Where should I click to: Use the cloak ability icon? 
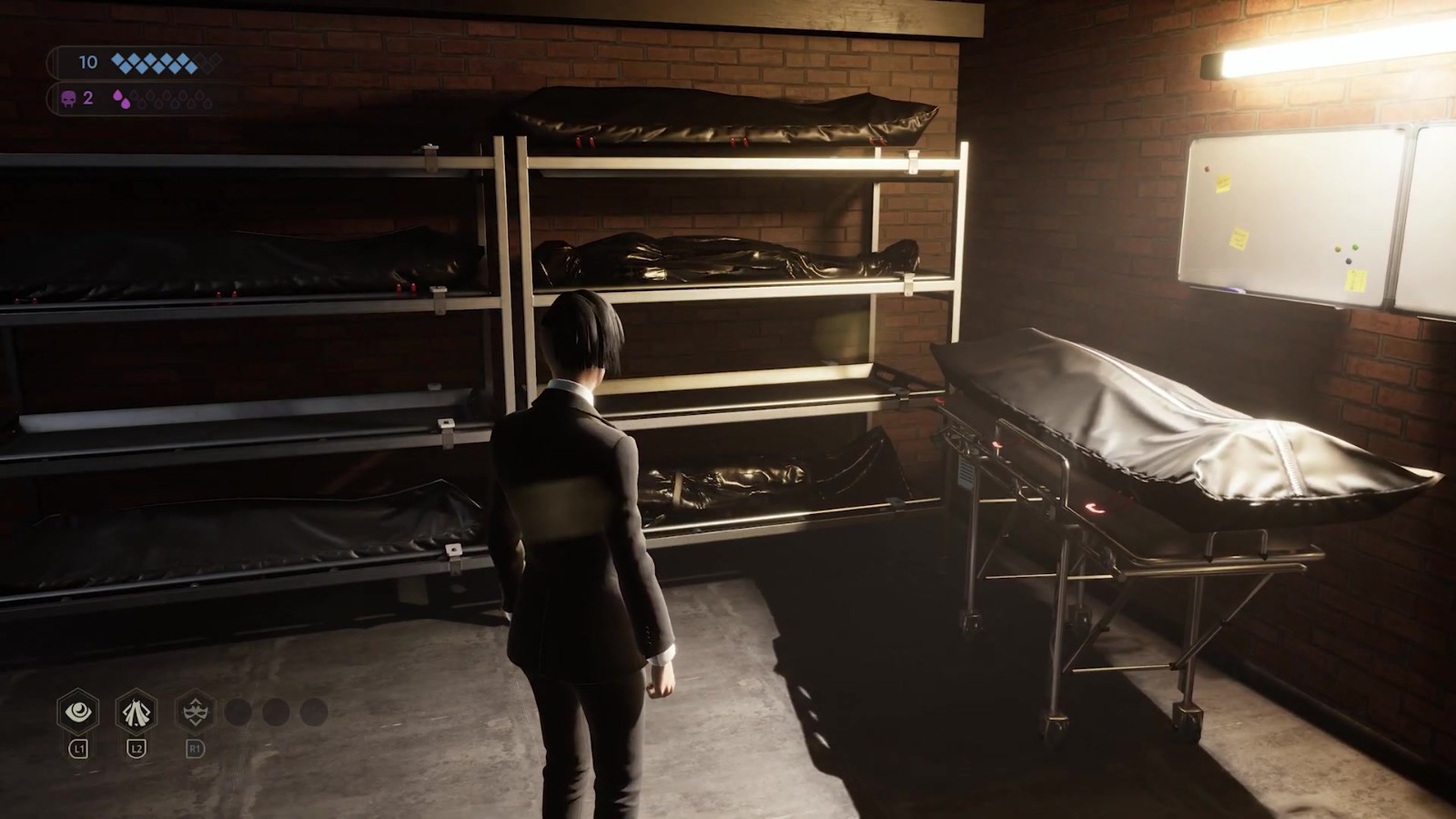136,711
